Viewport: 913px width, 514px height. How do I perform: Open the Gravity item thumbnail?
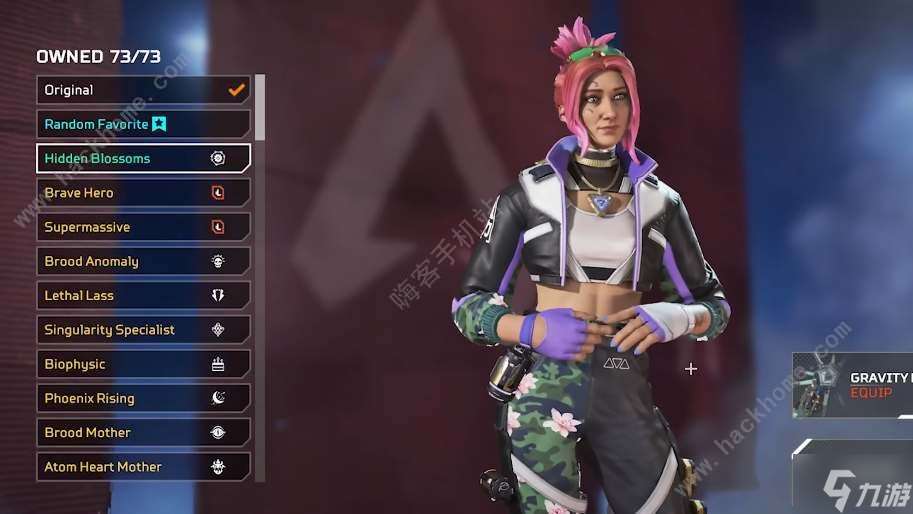coord(818,385)
